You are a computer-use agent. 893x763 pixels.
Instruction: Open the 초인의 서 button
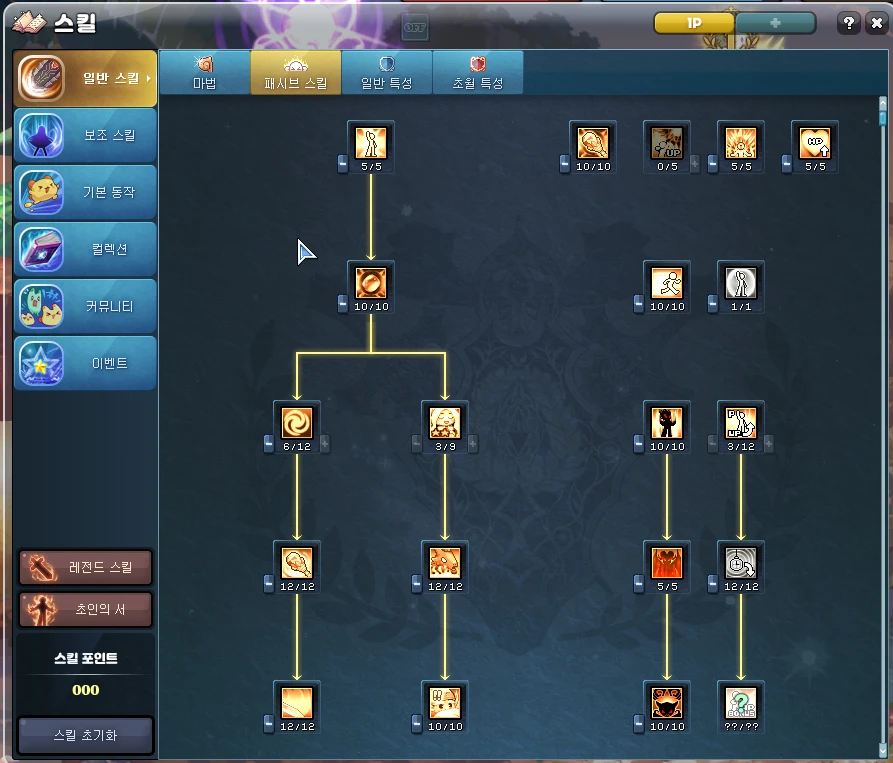(86, 609)
